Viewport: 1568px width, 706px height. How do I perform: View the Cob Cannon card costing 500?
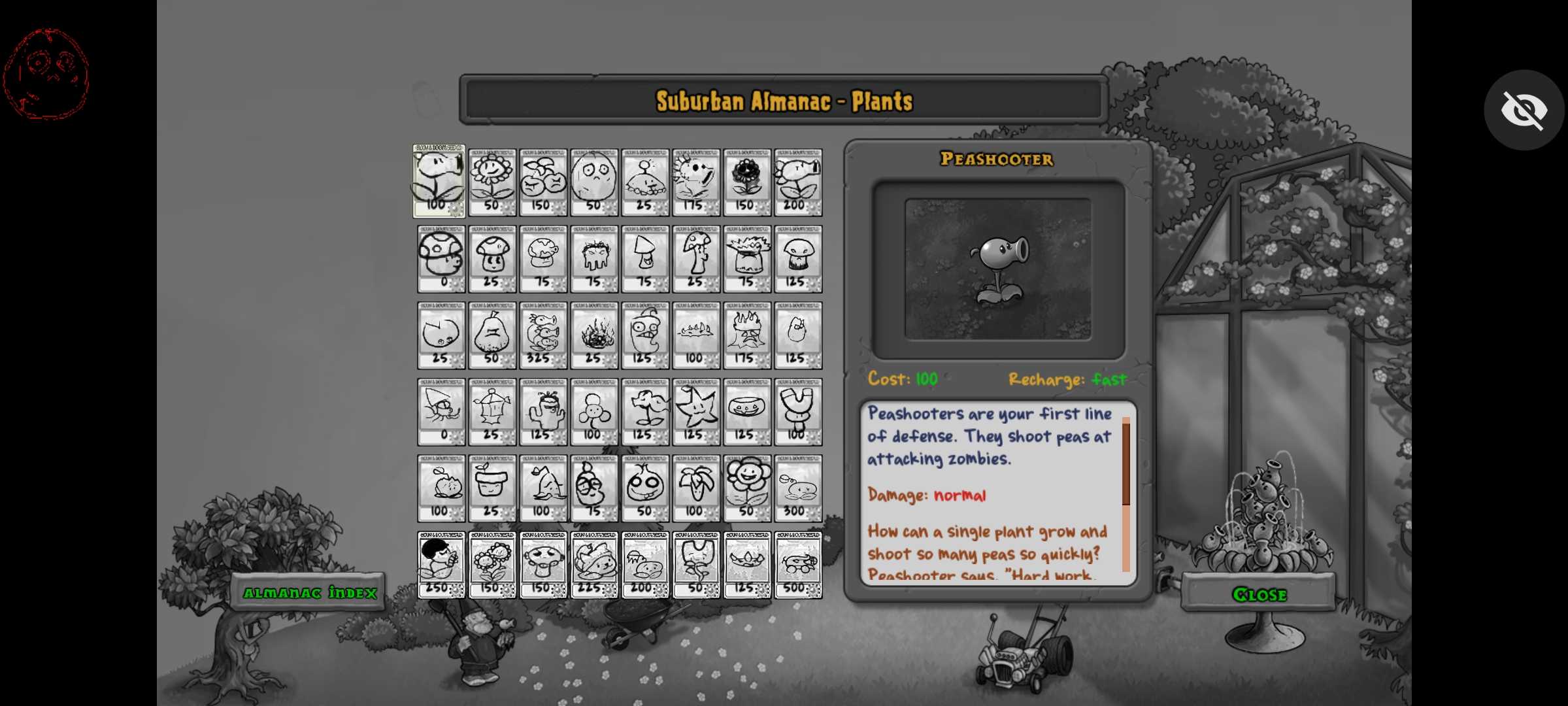click(798, 565)
